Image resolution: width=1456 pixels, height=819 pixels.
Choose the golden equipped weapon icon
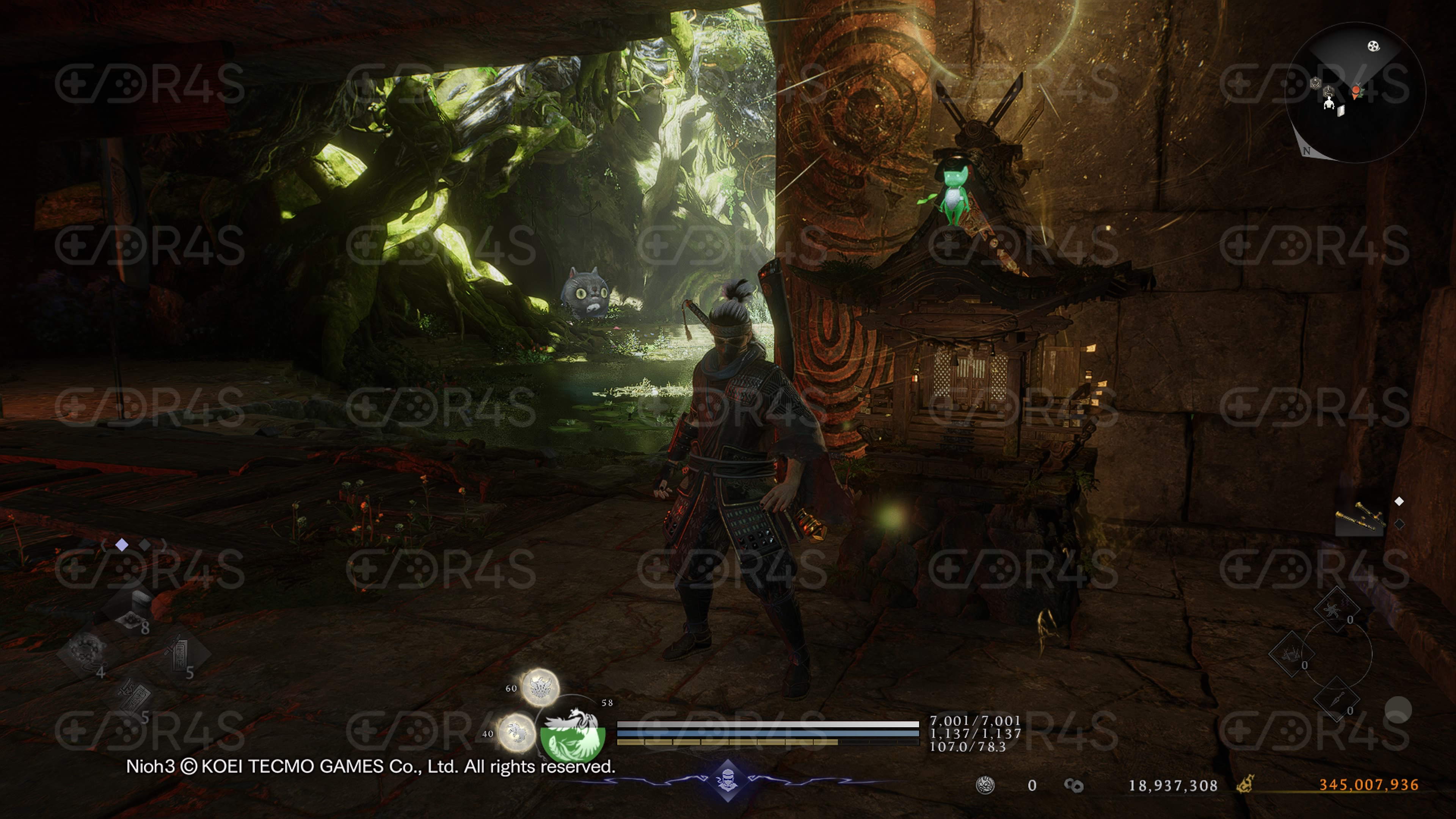pos(1359,516)
